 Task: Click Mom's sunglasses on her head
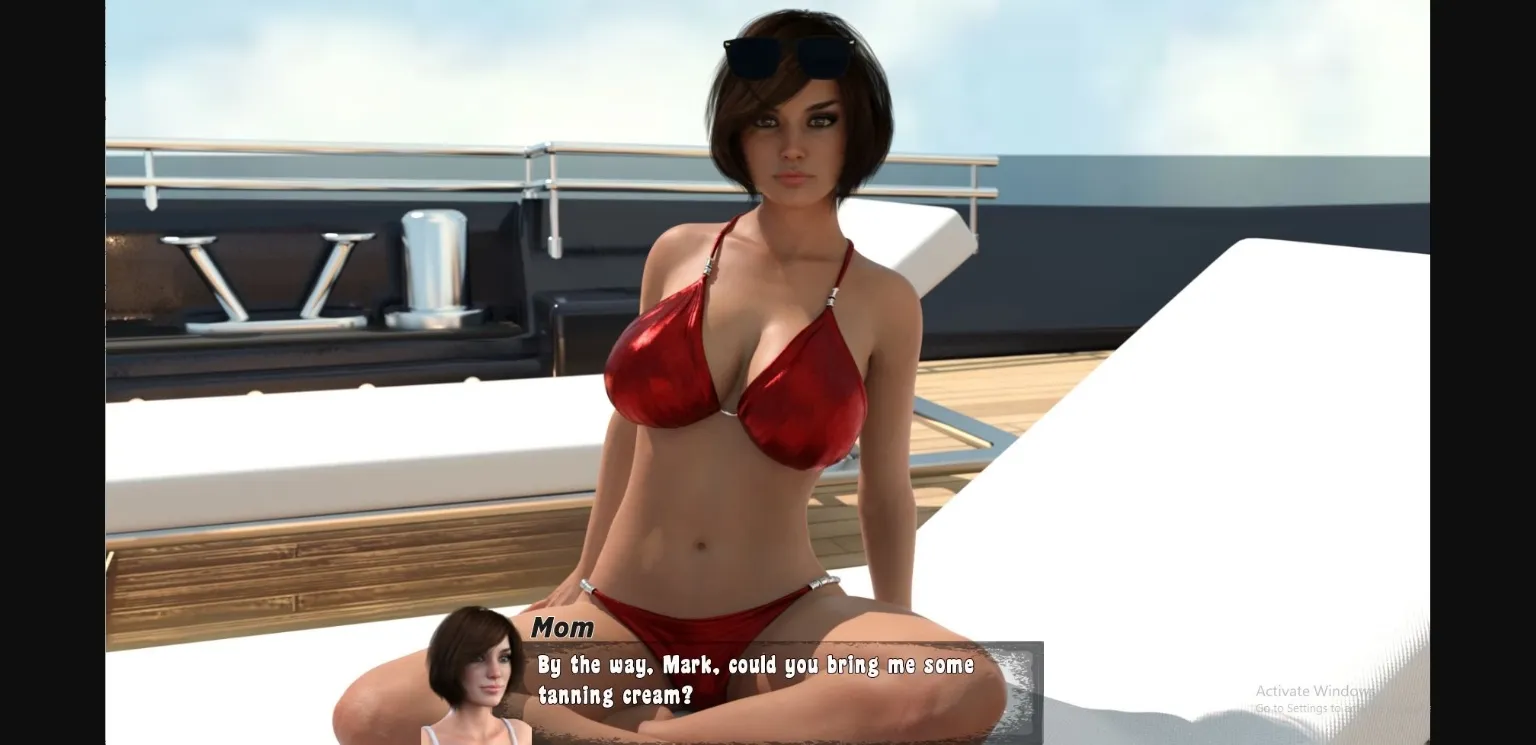point(790,55)
